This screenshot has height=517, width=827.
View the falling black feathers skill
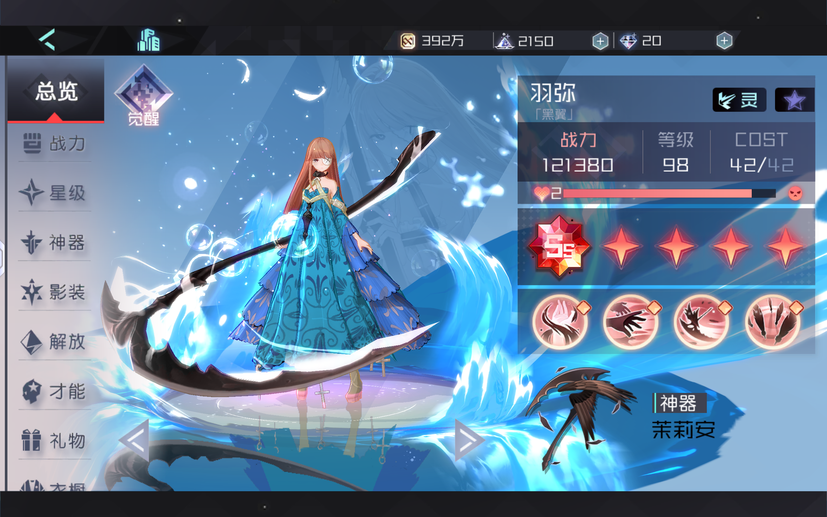coord(772,322)
